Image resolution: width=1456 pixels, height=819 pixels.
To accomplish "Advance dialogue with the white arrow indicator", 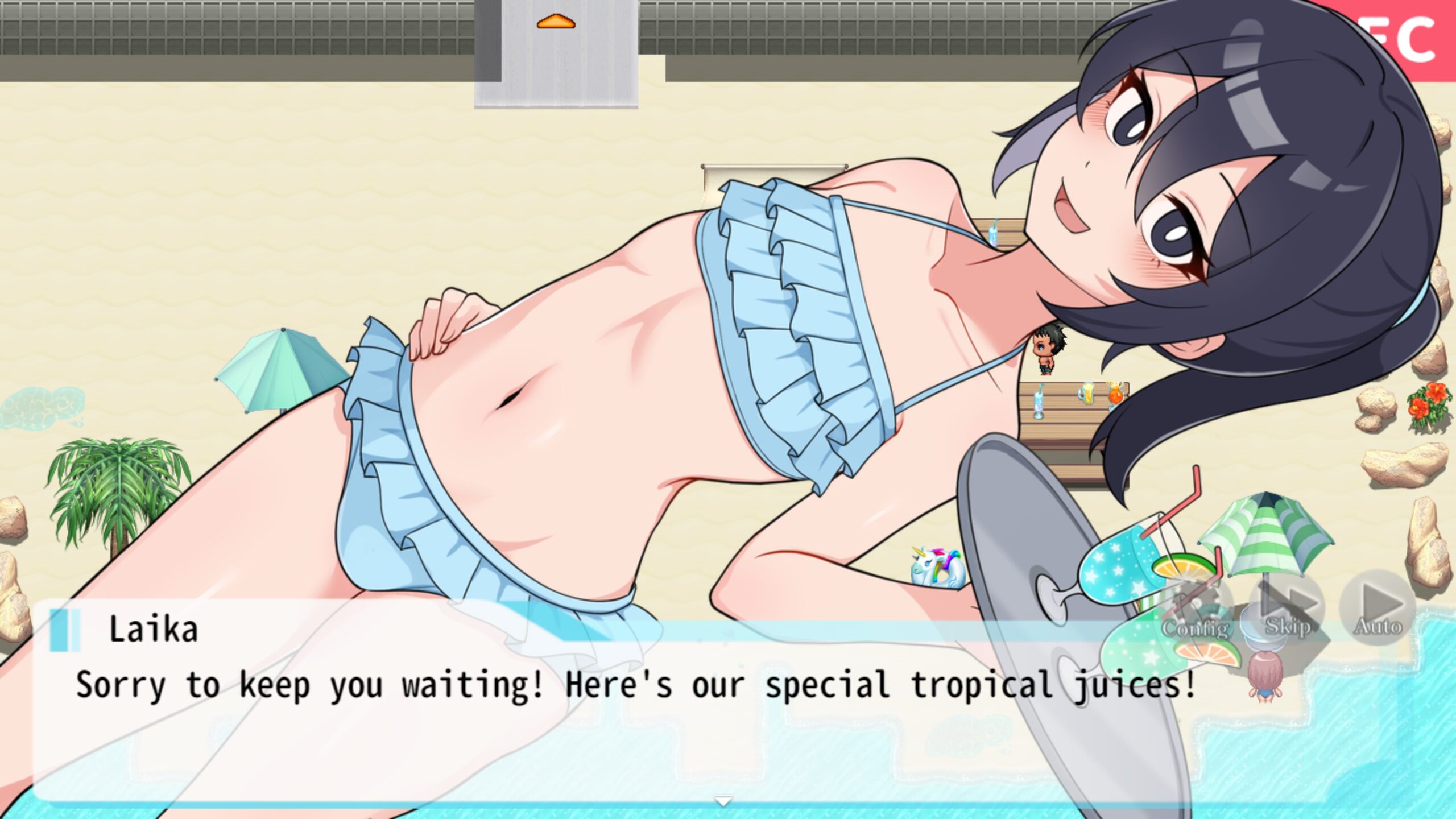I will 723,801.
